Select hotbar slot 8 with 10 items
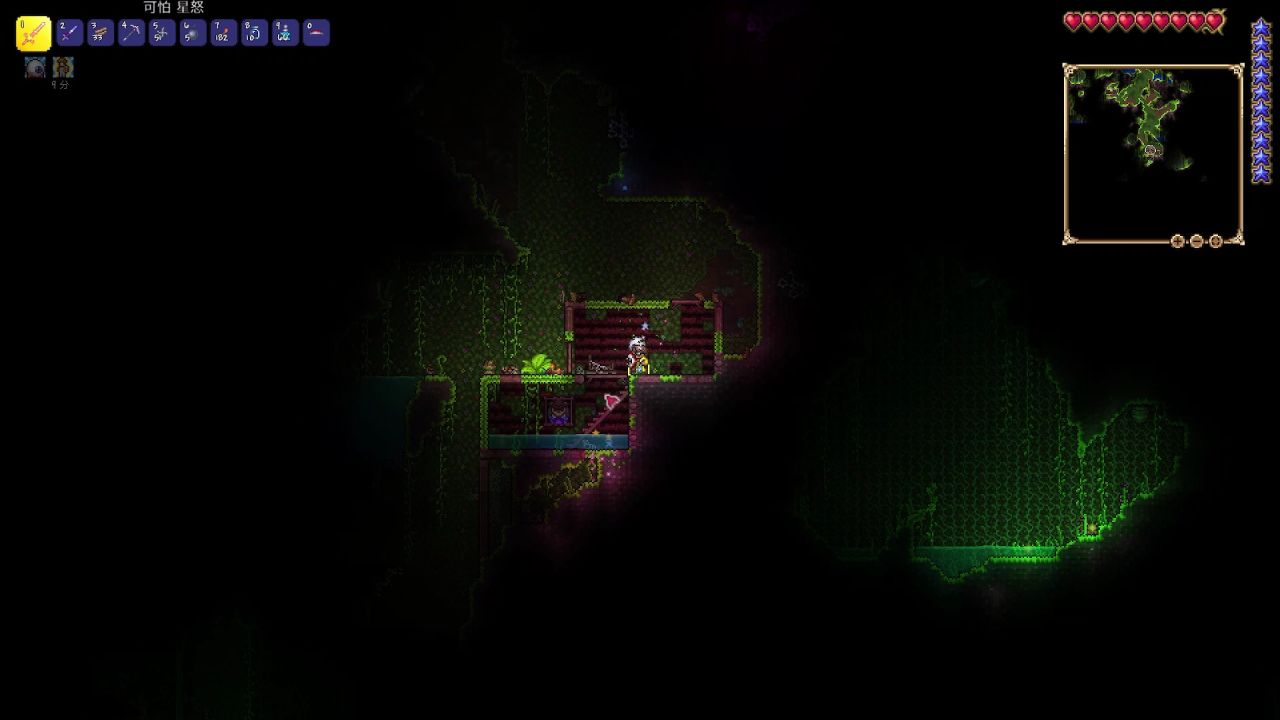This screenshot has height=720, width=1280. [x=254, y=33]
